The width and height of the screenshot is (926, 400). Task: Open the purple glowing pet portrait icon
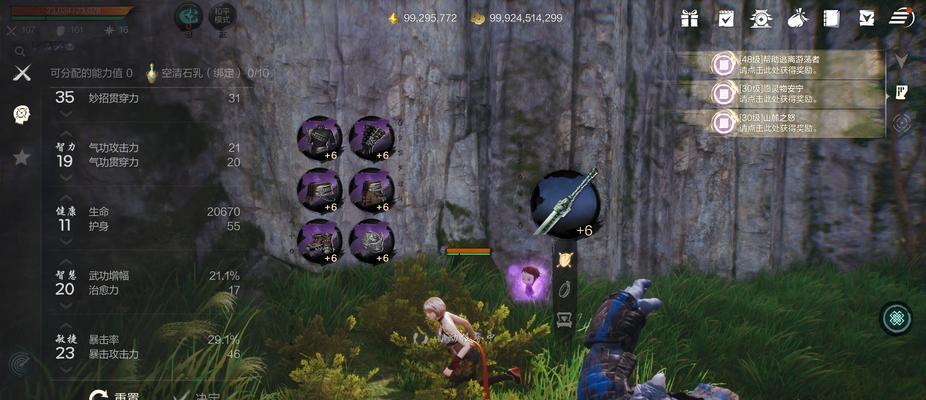click(527, 280)
